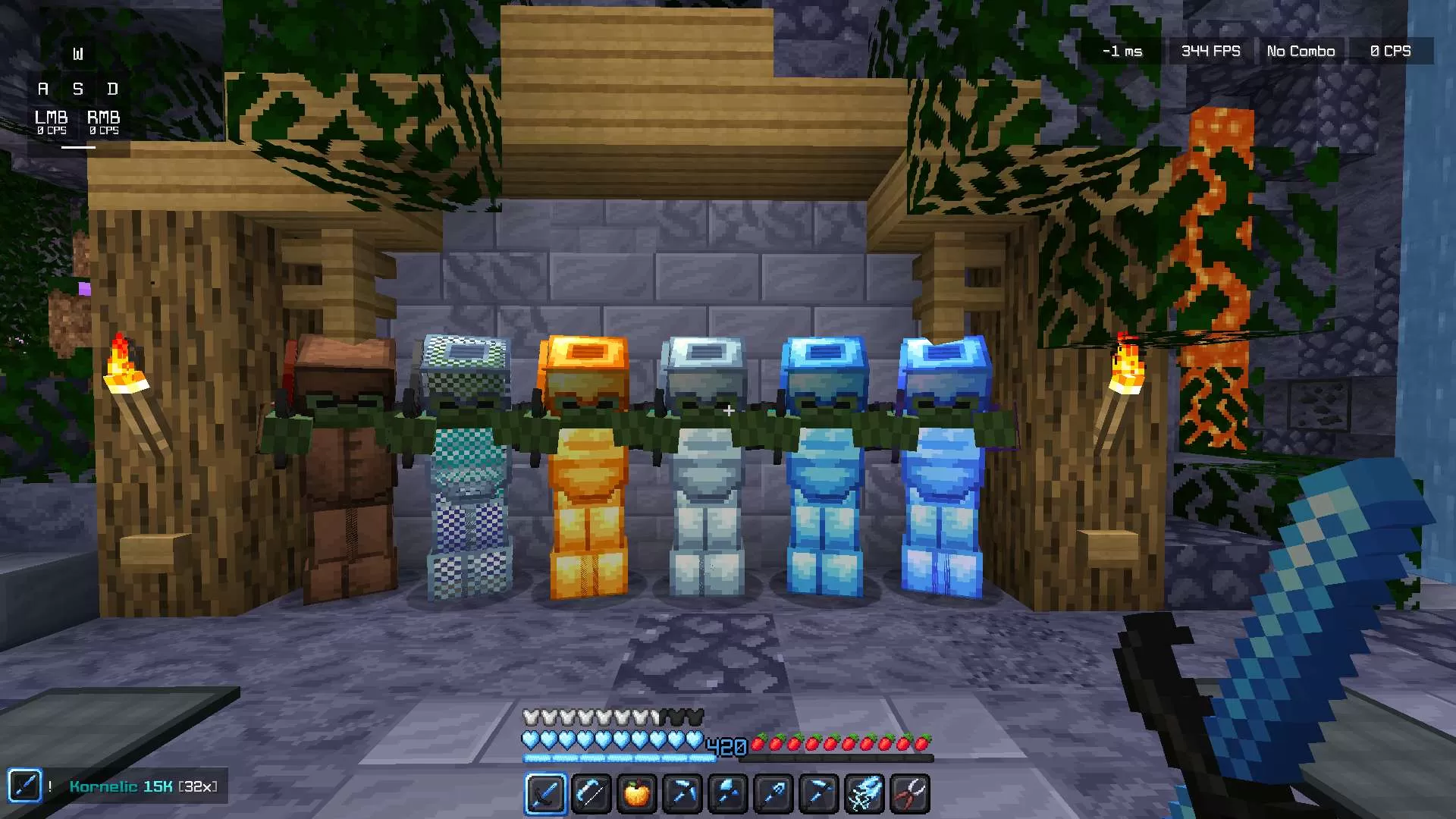Select the diamond pickaxe in the hotbar
The width and height of the screenshot is (1456, 819).
tap(682, 793)
